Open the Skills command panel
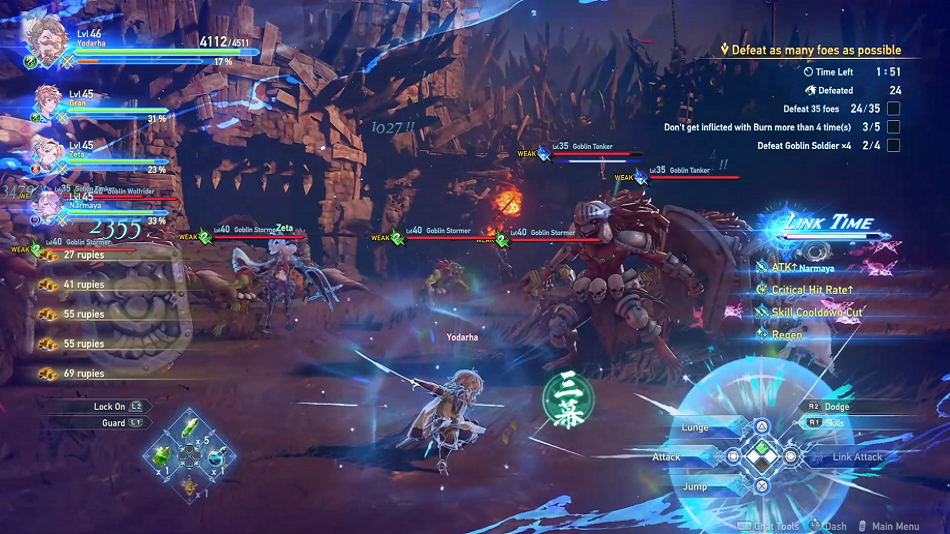This screenshot has height=534, width=950. tap(833, 423)
